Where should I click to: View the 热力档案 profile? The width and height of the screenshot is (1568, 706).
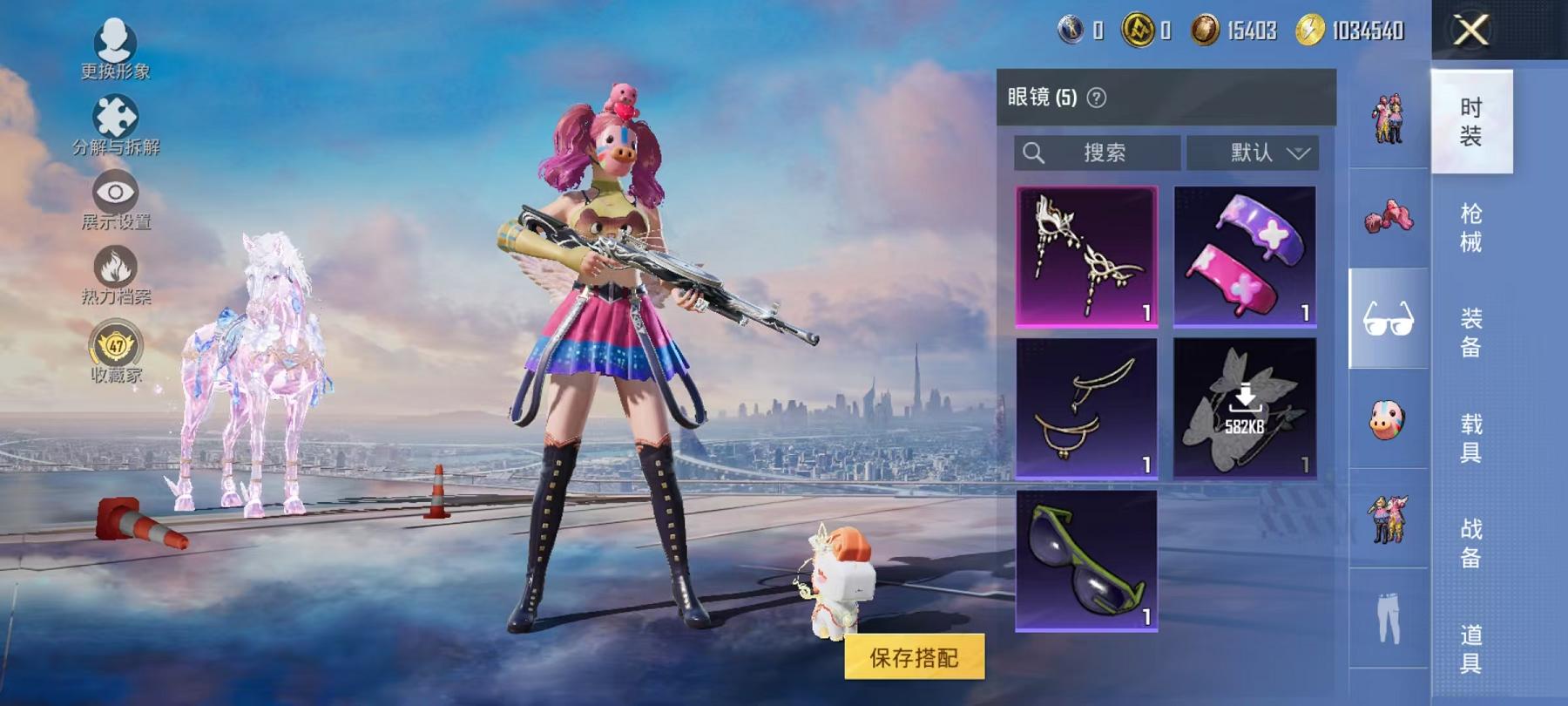(118, 270)
